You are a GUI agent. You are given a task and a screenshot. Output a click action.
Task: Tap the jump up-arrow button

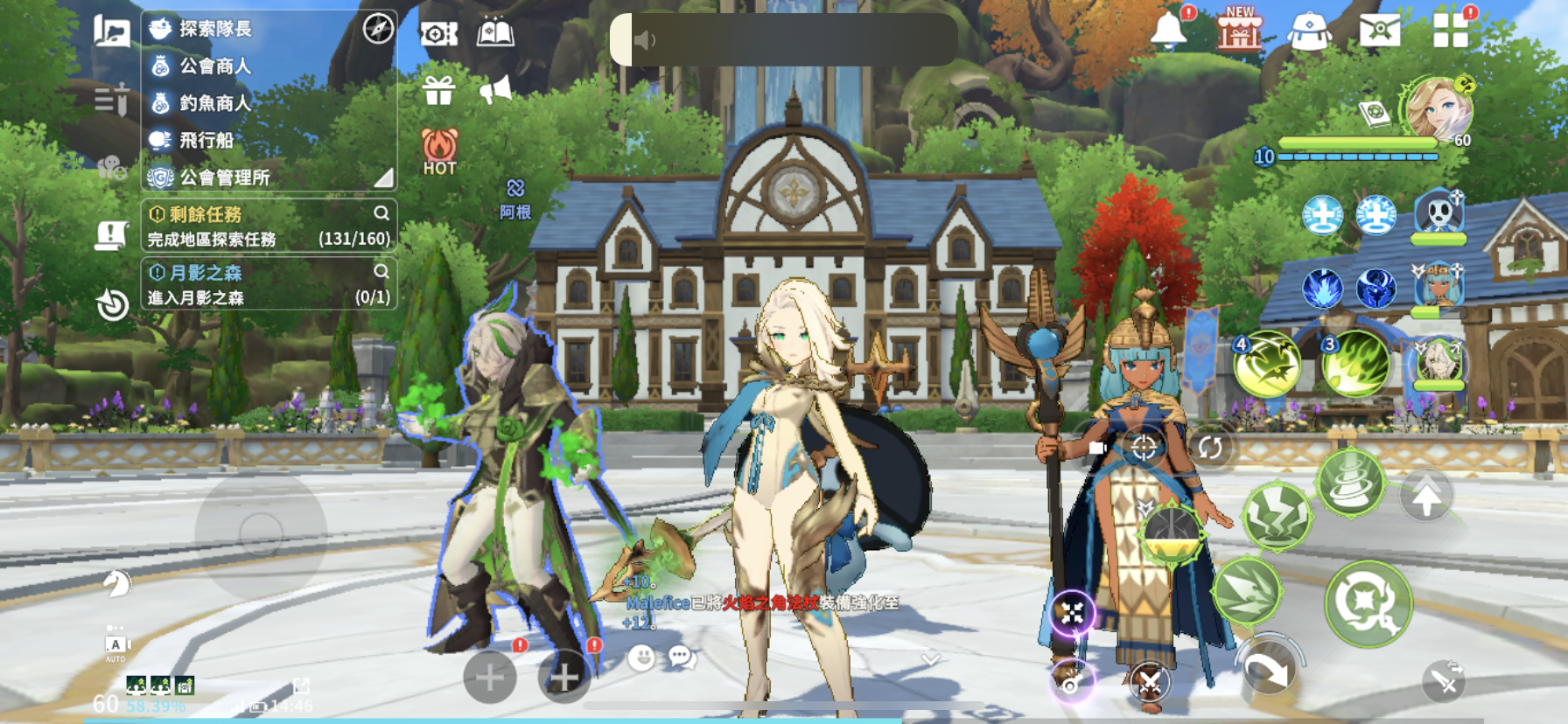click(1426, 498)
